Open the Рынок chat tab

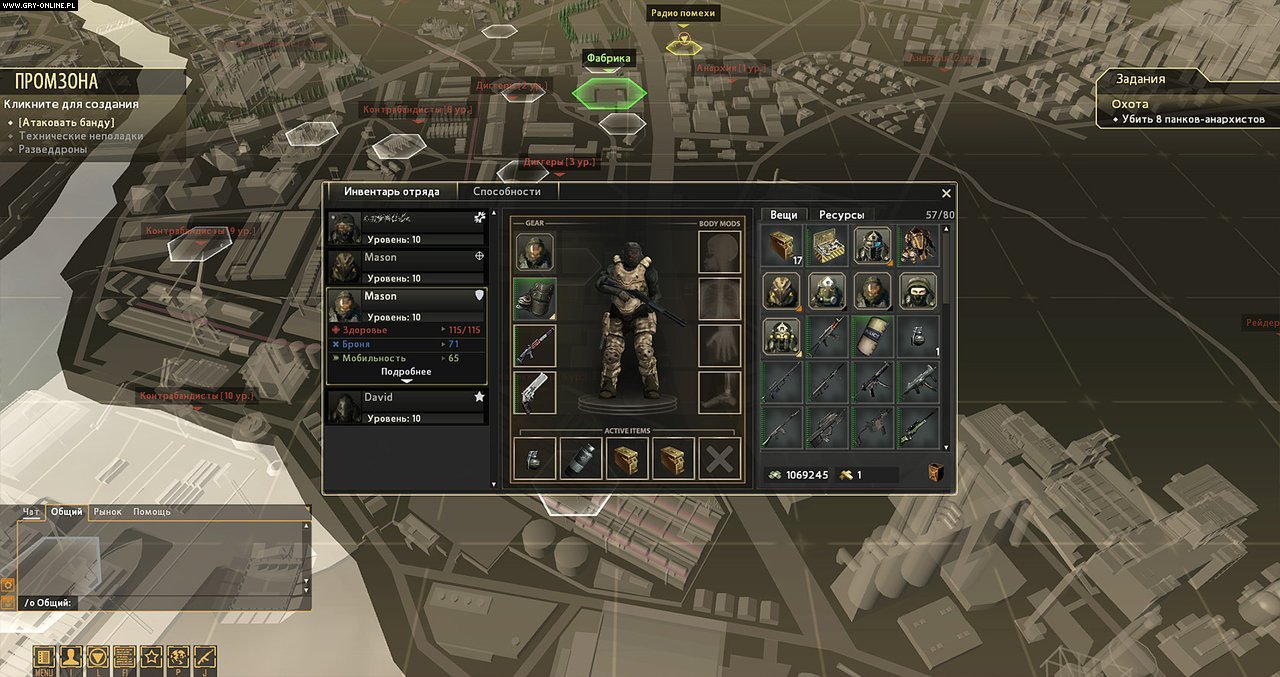pyautogui.click(x=107, y=512)
